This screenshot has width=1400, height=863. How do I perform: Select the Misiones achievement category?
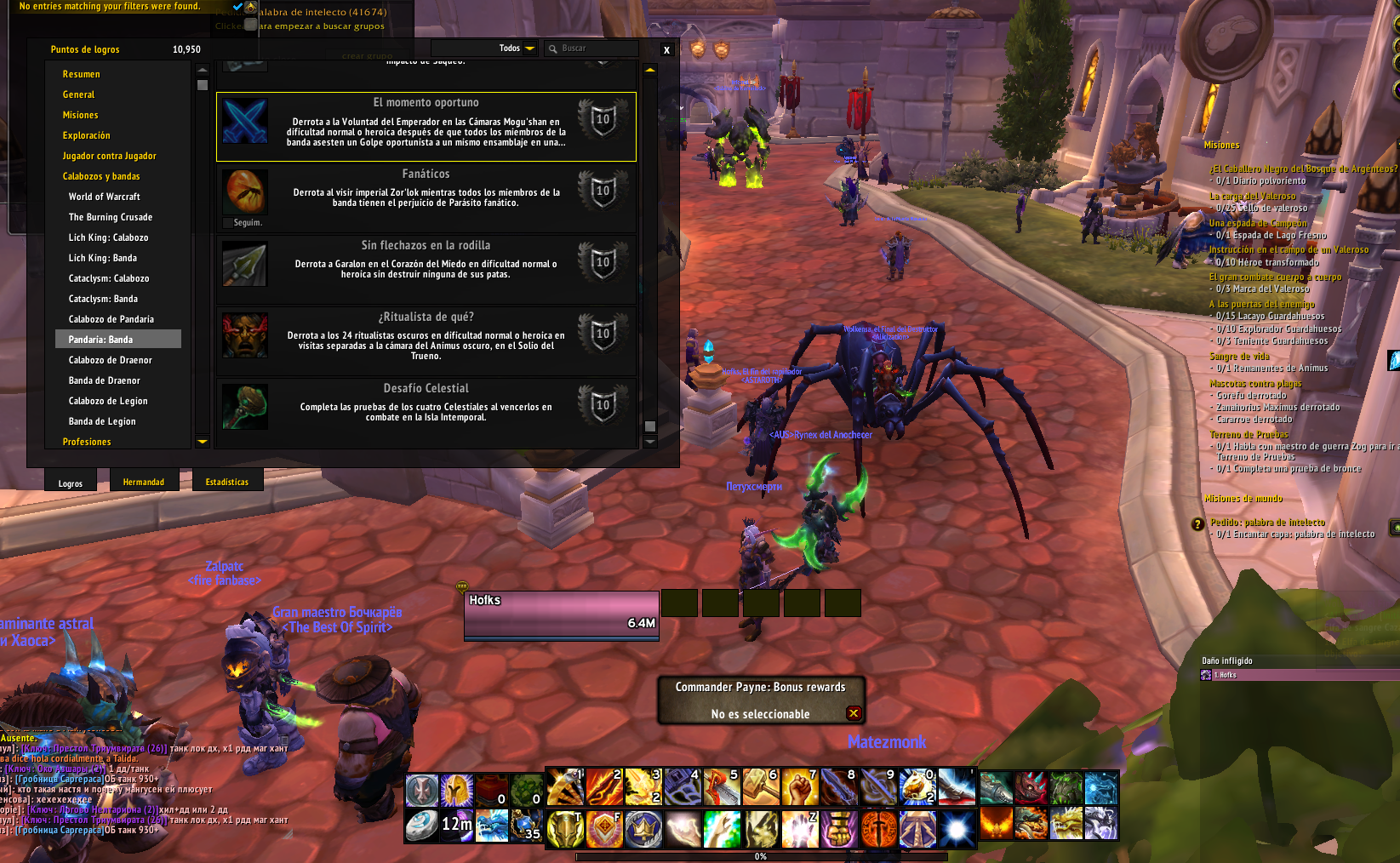81,115
